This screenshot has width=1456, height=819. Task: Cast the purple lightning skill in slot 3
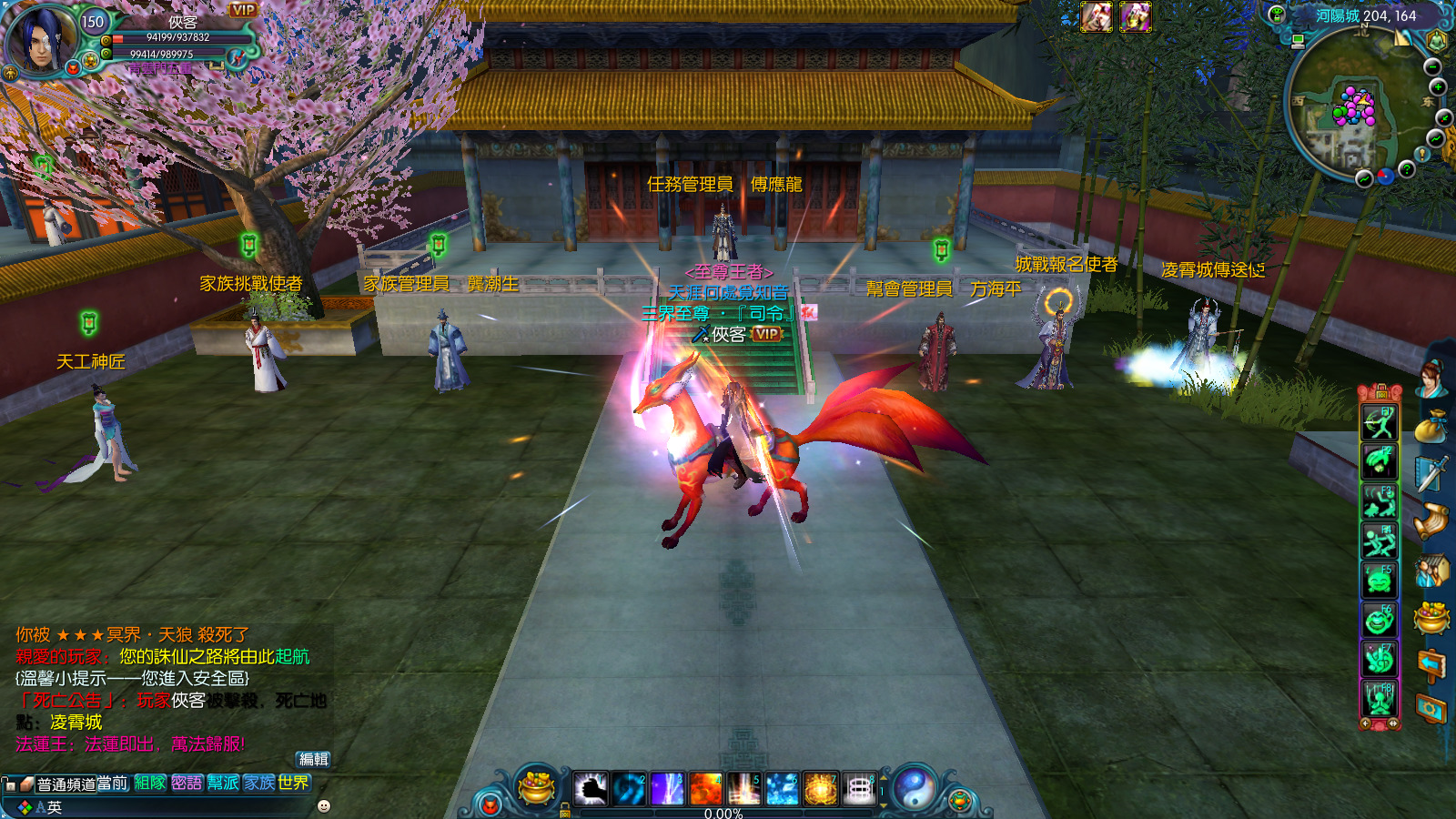click(x=667, y=788)
